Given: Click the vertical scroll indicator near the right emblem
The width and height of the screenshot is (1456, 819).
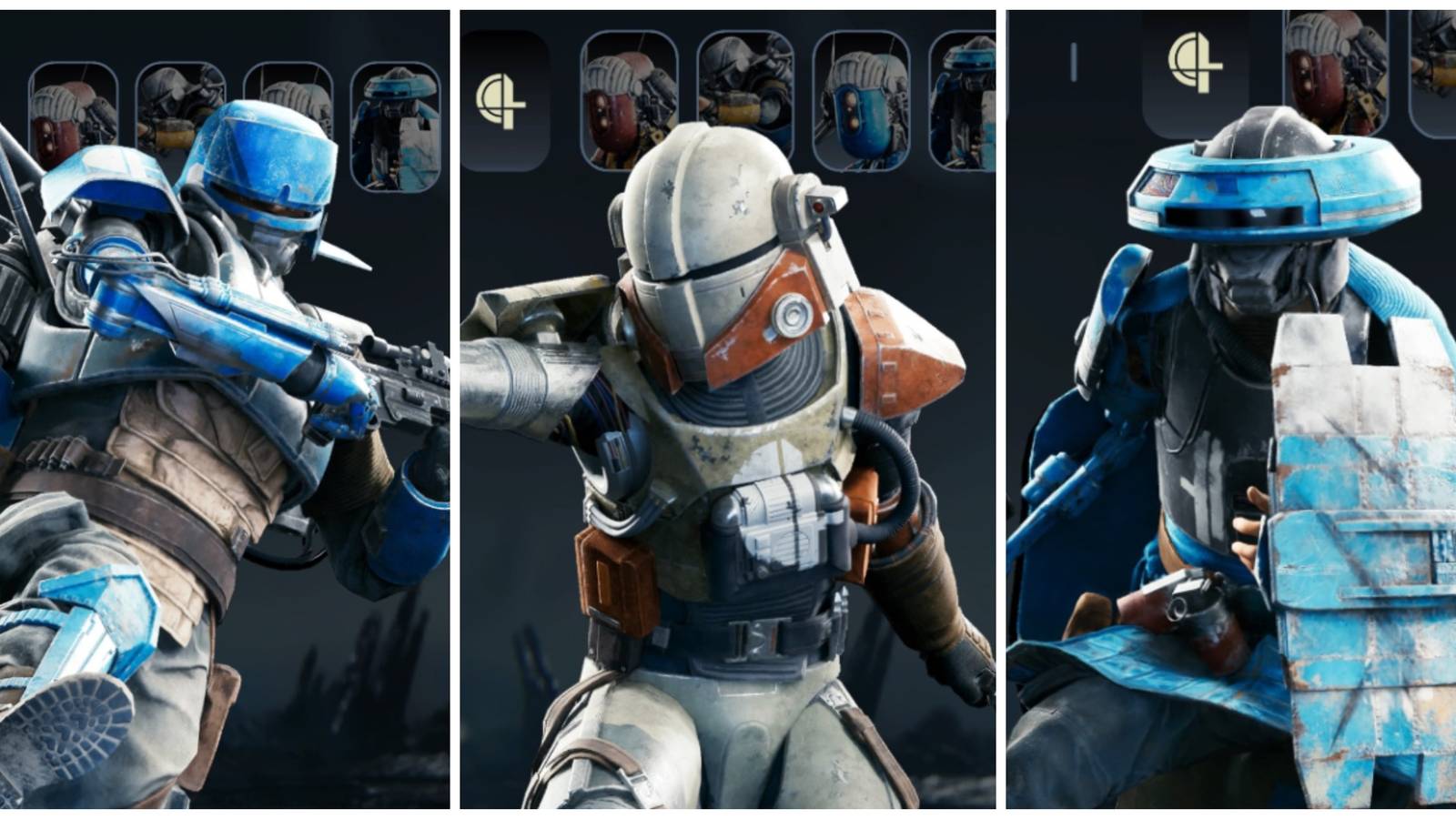Looking at the screenshot, I should 1075,60.
